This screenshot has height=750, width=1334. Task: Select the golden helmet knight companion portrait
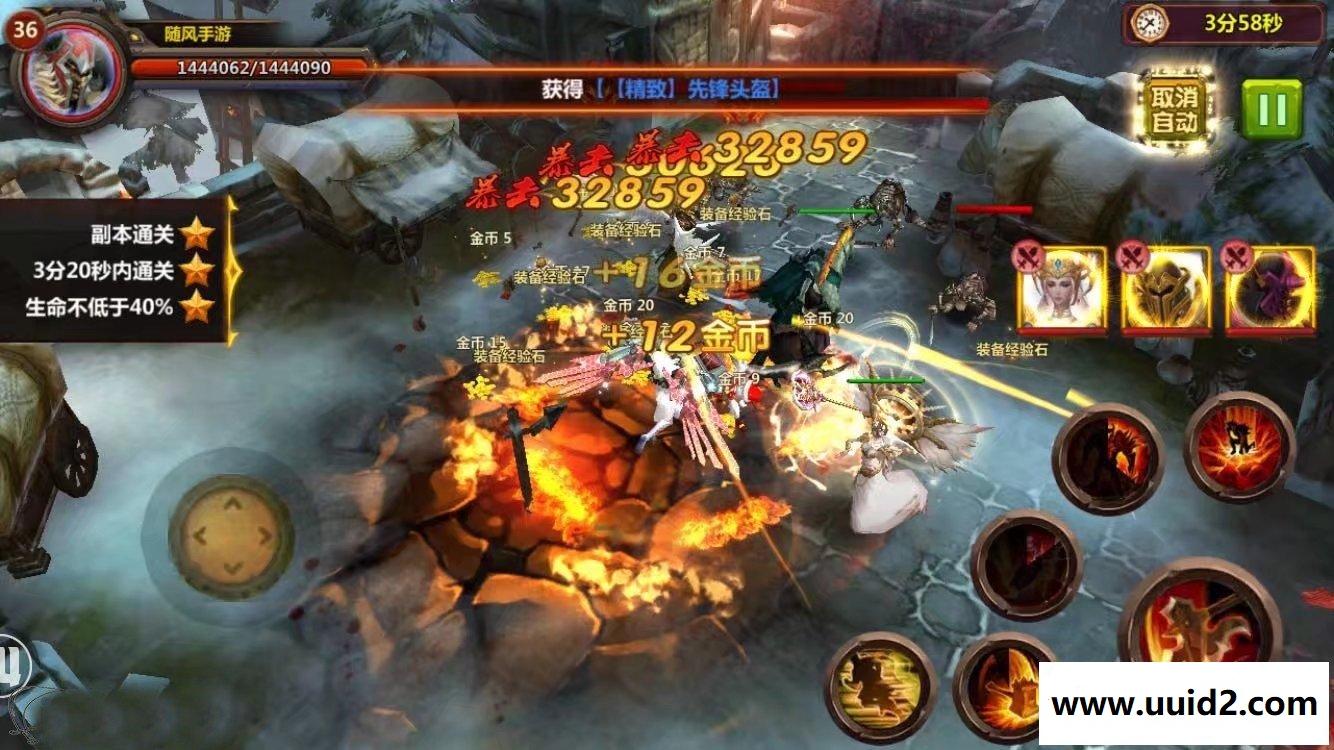tap(1166, 289)
